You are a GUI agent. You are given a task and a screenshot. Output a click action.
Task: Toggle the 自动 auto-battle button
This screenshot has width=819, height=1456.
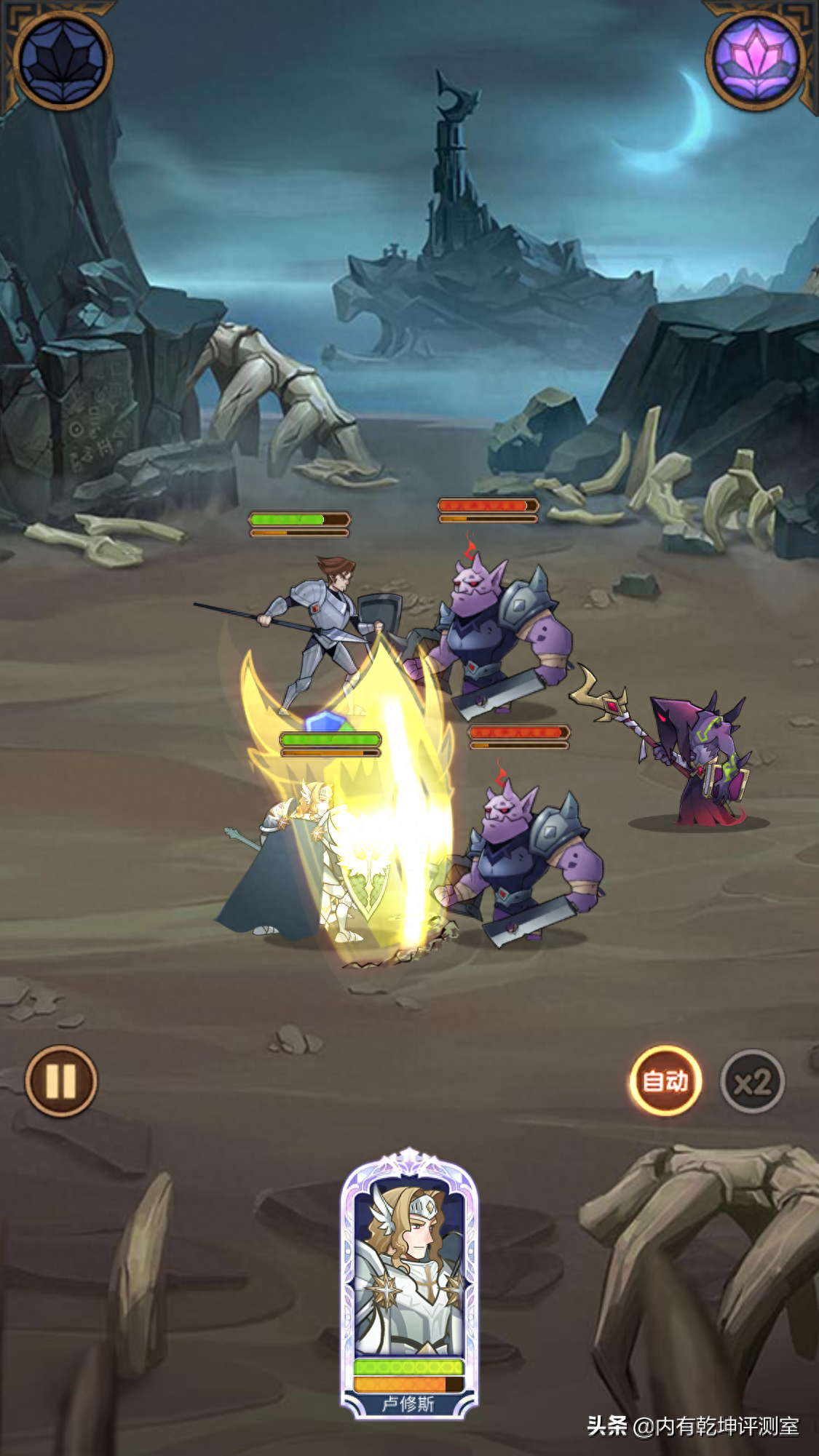[665, 1081]
